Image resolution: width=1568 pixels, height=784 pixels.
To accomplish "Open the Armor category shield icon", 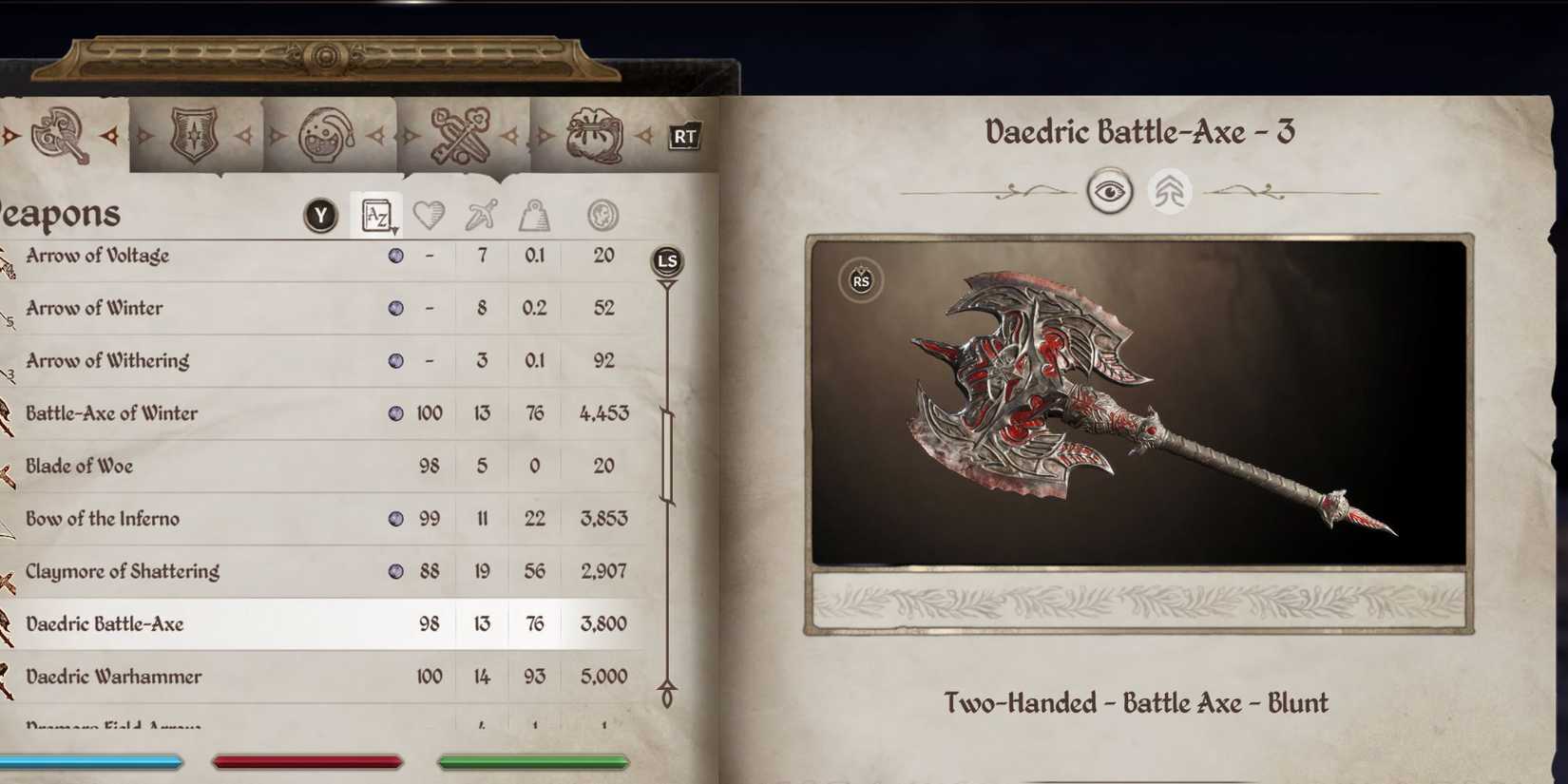I will point(195,133).
